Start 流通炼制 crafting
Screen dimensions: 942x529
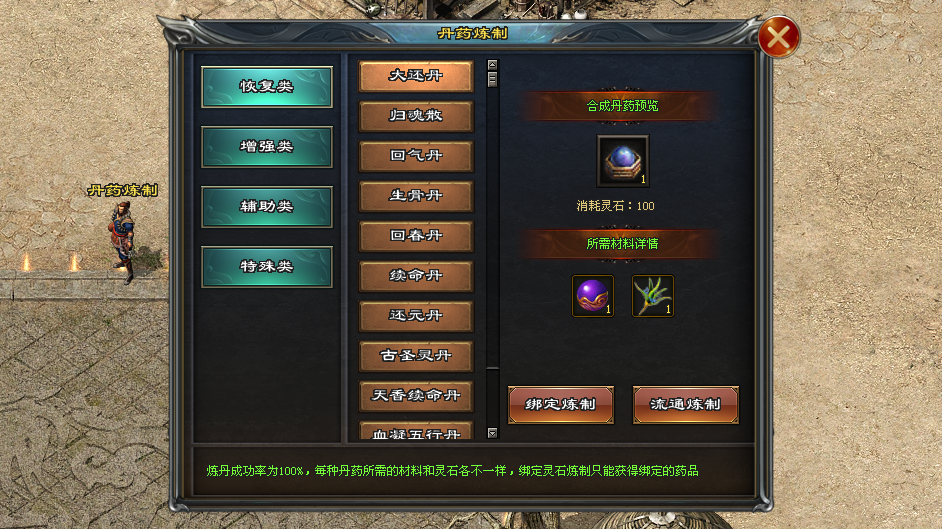point(685,405)
